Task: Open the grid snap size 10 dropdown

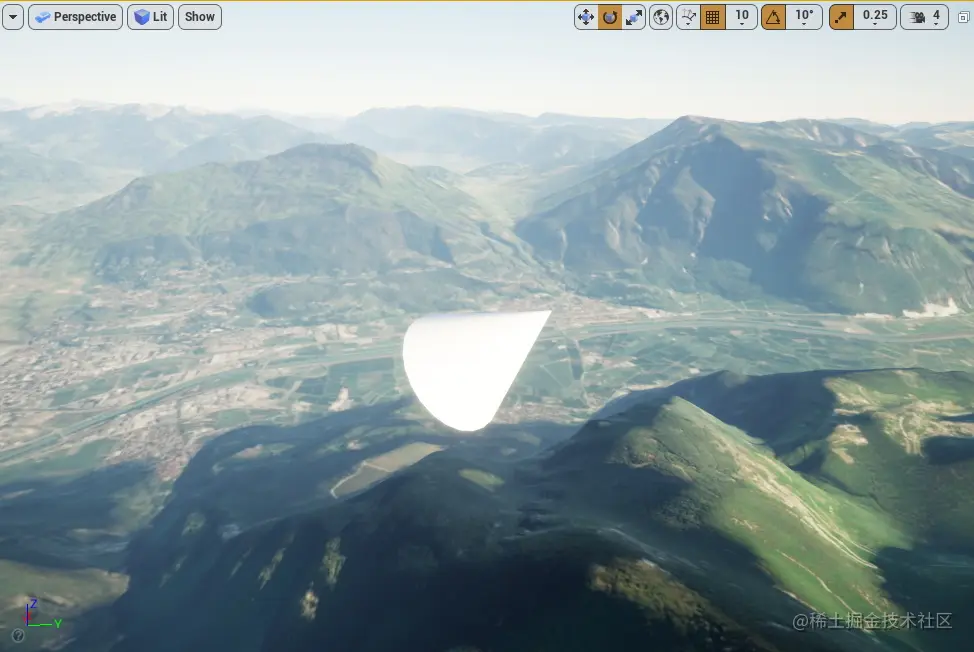Action: [x=741, y=17]
